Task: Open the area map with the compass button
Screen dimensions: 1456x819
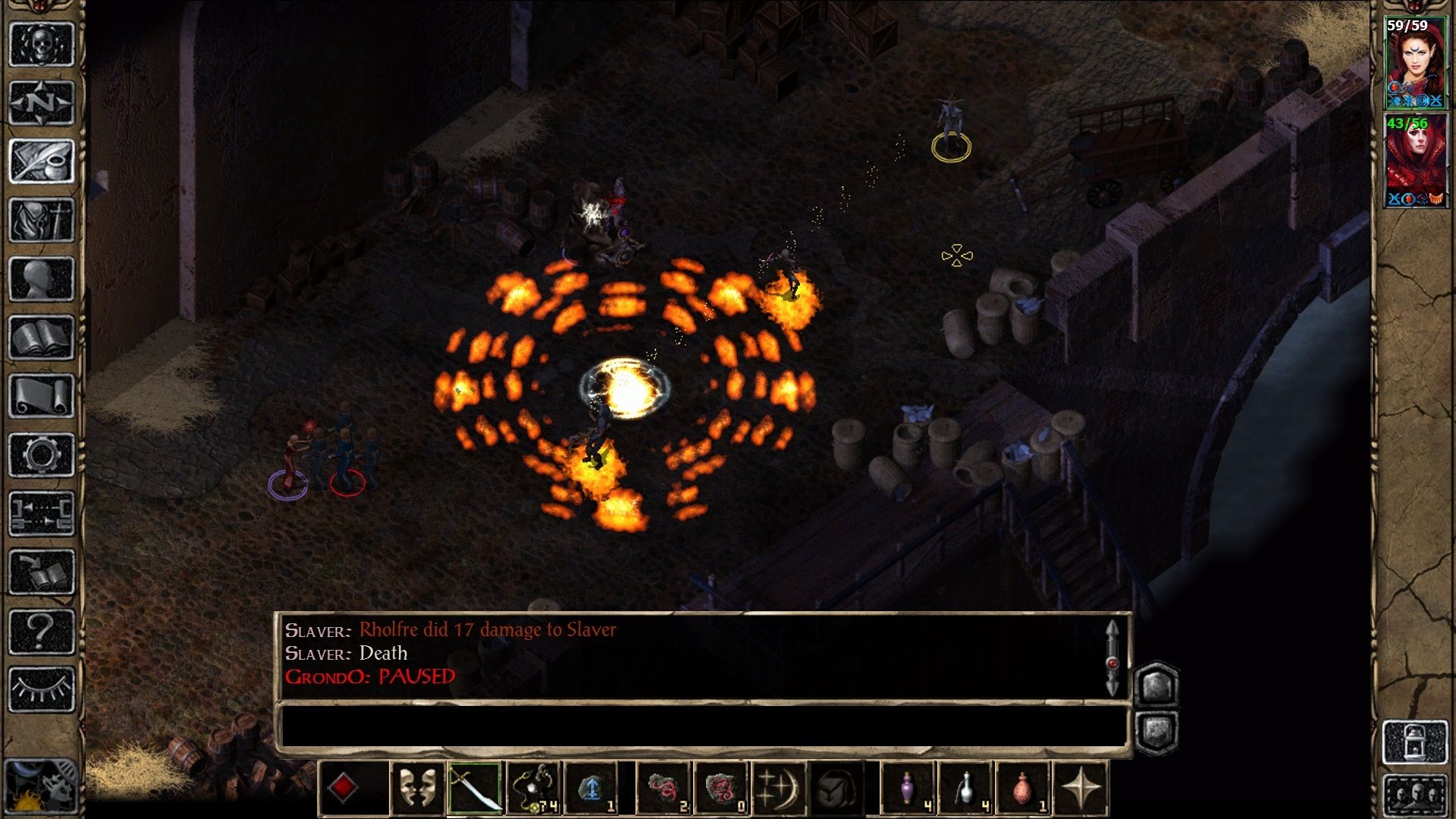Action: [x=42, y=102]
